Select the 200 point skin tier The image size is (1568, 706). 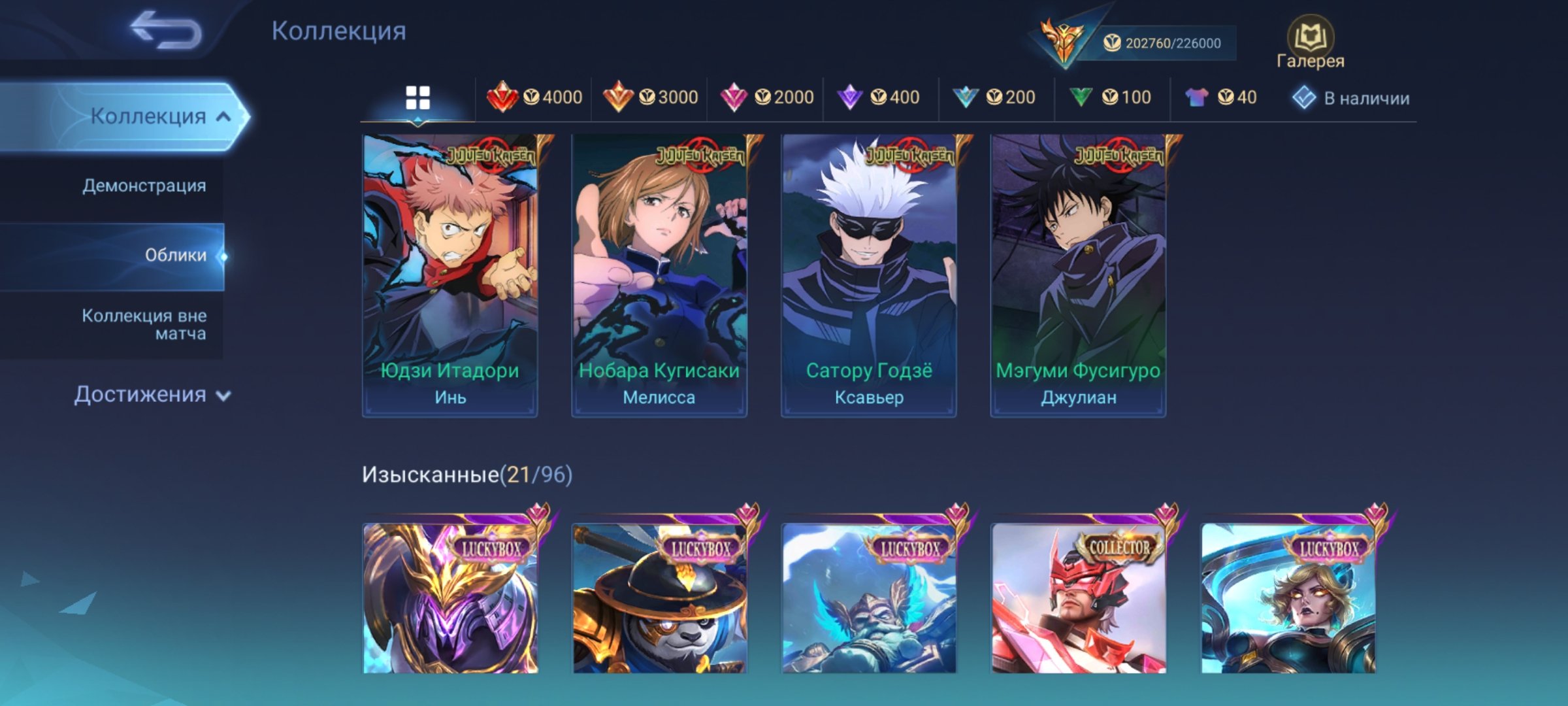[994, 97]
